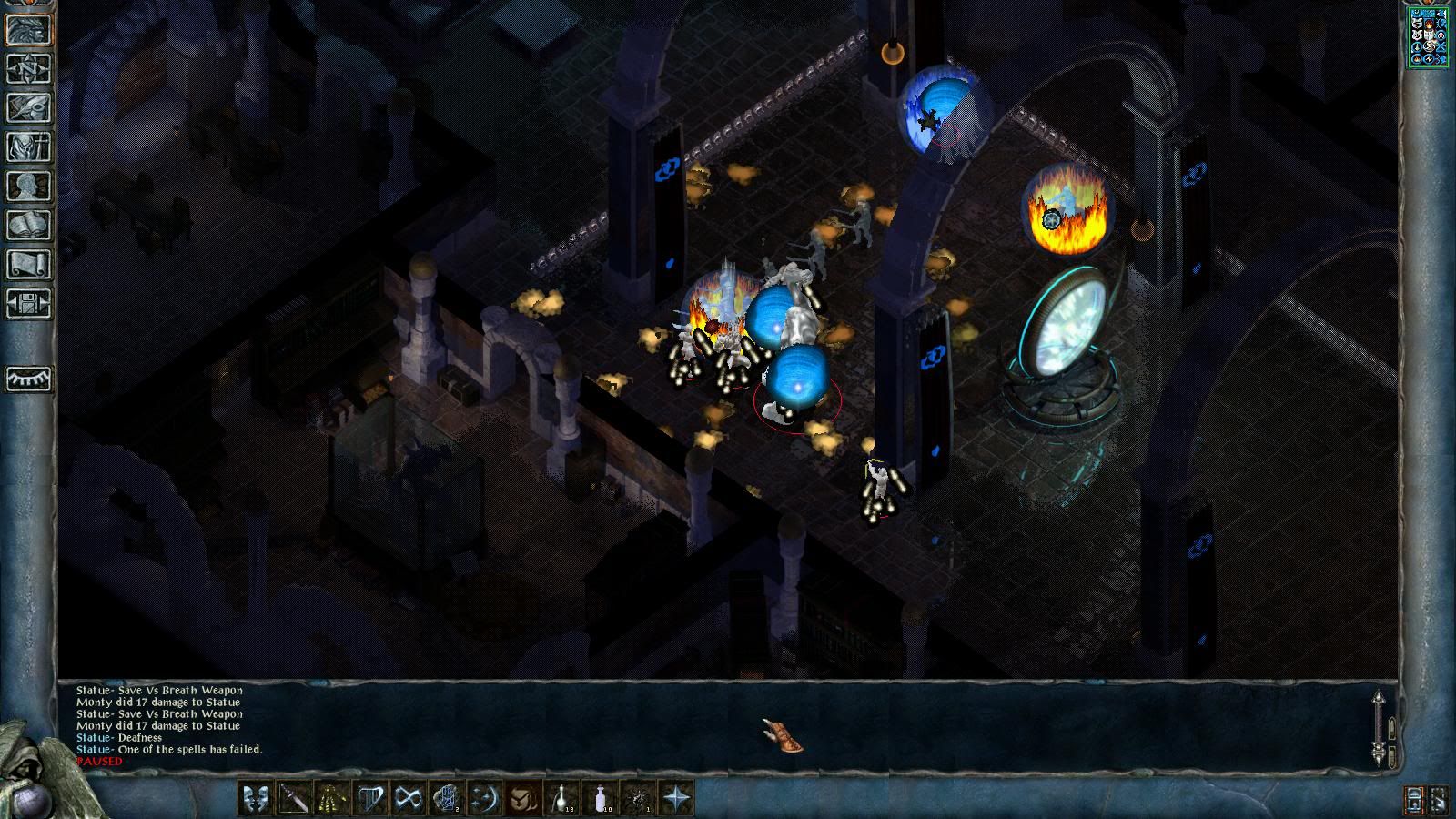Use the pale bottle potion with 10 count

tap(600, 799)
